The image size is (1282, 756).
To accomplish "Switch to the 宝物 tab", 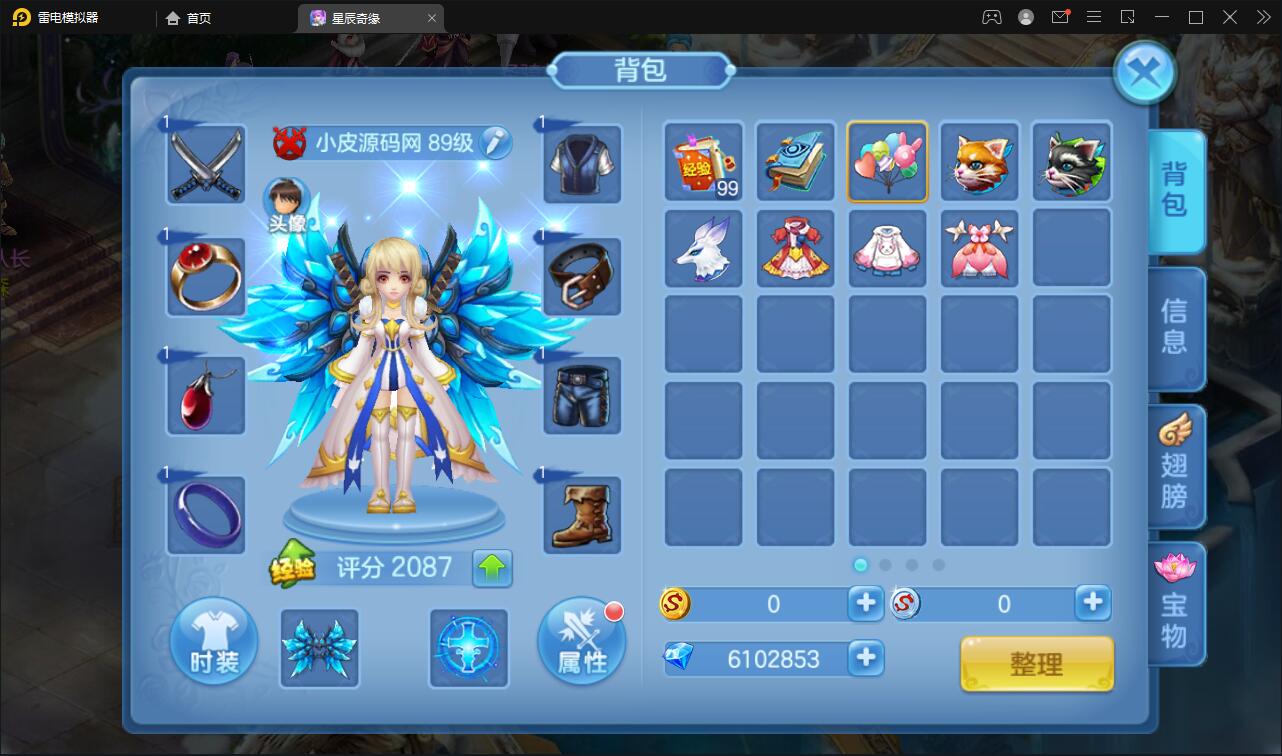I will (1177, 604).
